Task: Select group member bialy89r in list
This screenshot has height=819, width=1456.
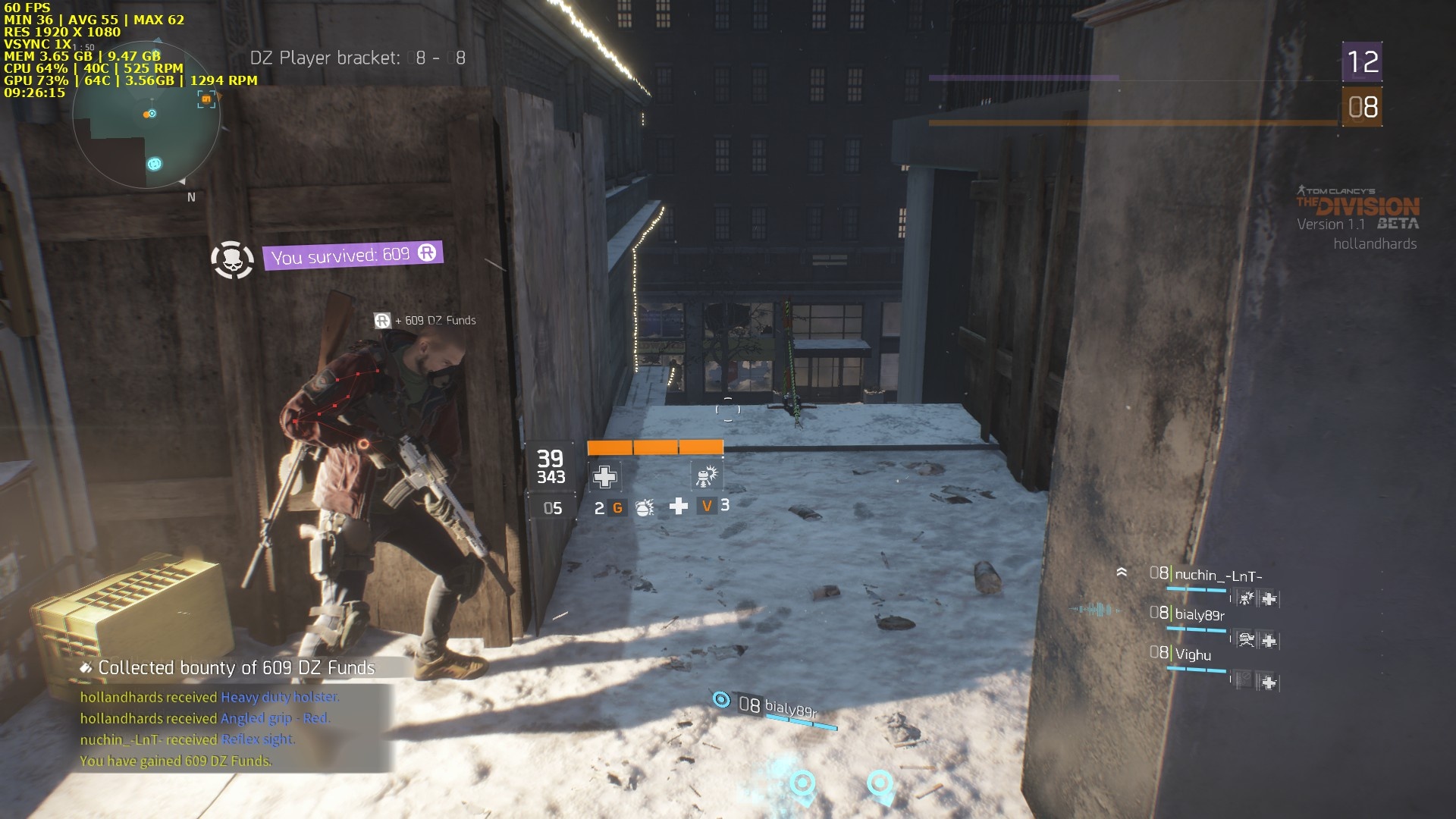Action: (x=1199, y=614)
